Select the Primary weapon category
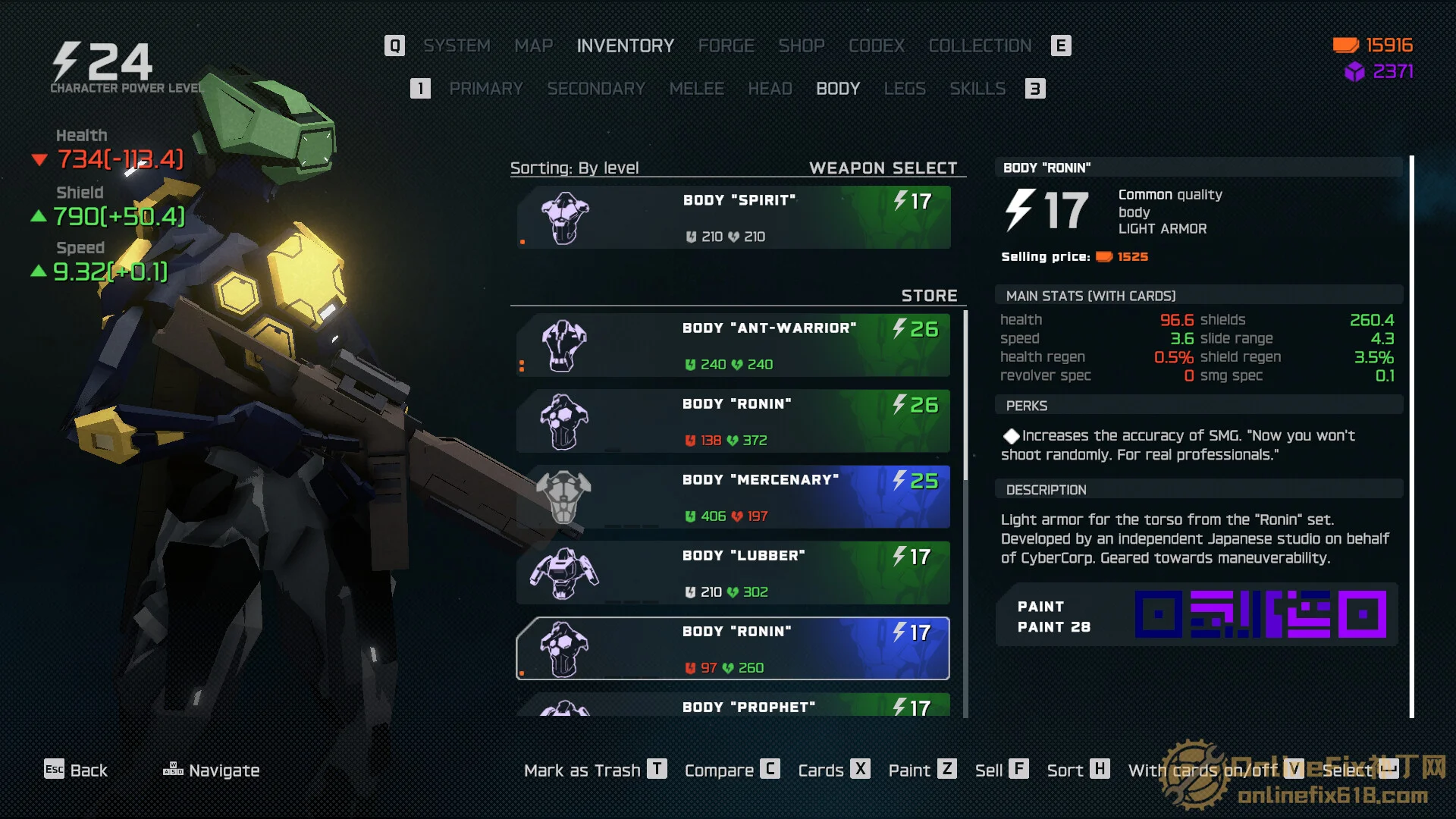This screenshot has width=1456, height=819. click(x=485, y=89)
